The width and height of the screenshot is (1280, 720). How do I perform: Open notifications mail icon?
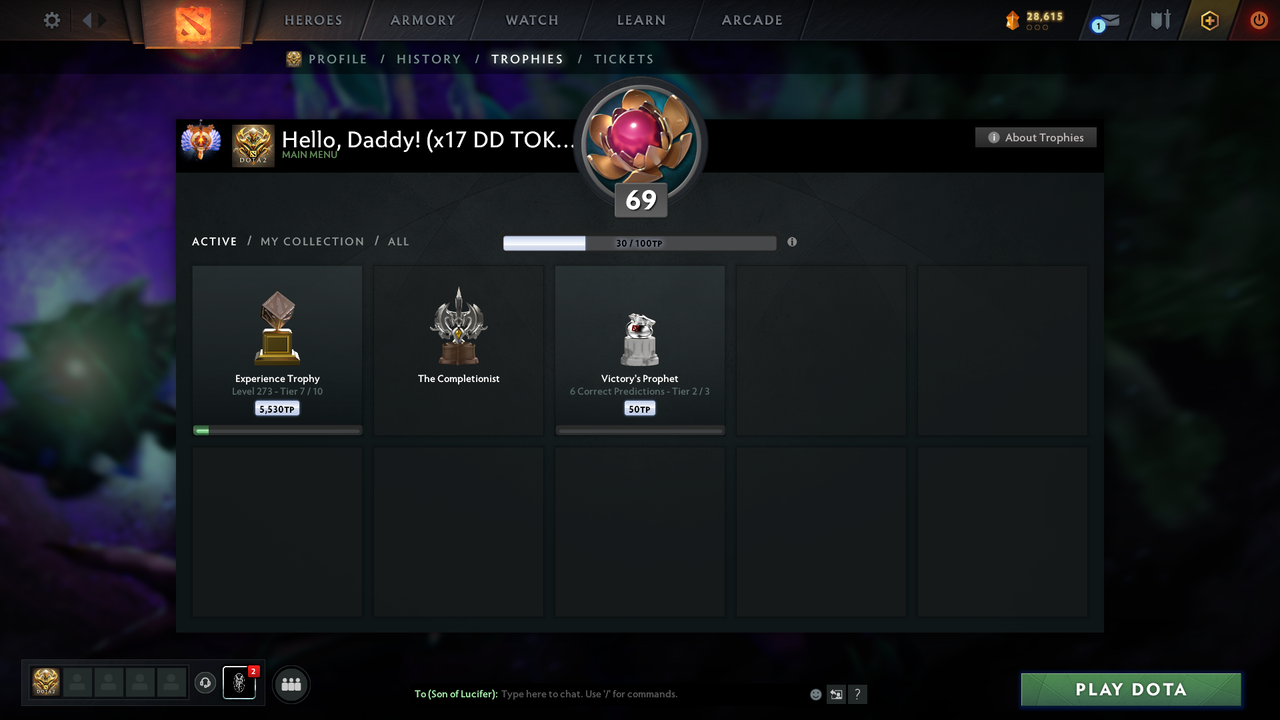coord(1104,20)
